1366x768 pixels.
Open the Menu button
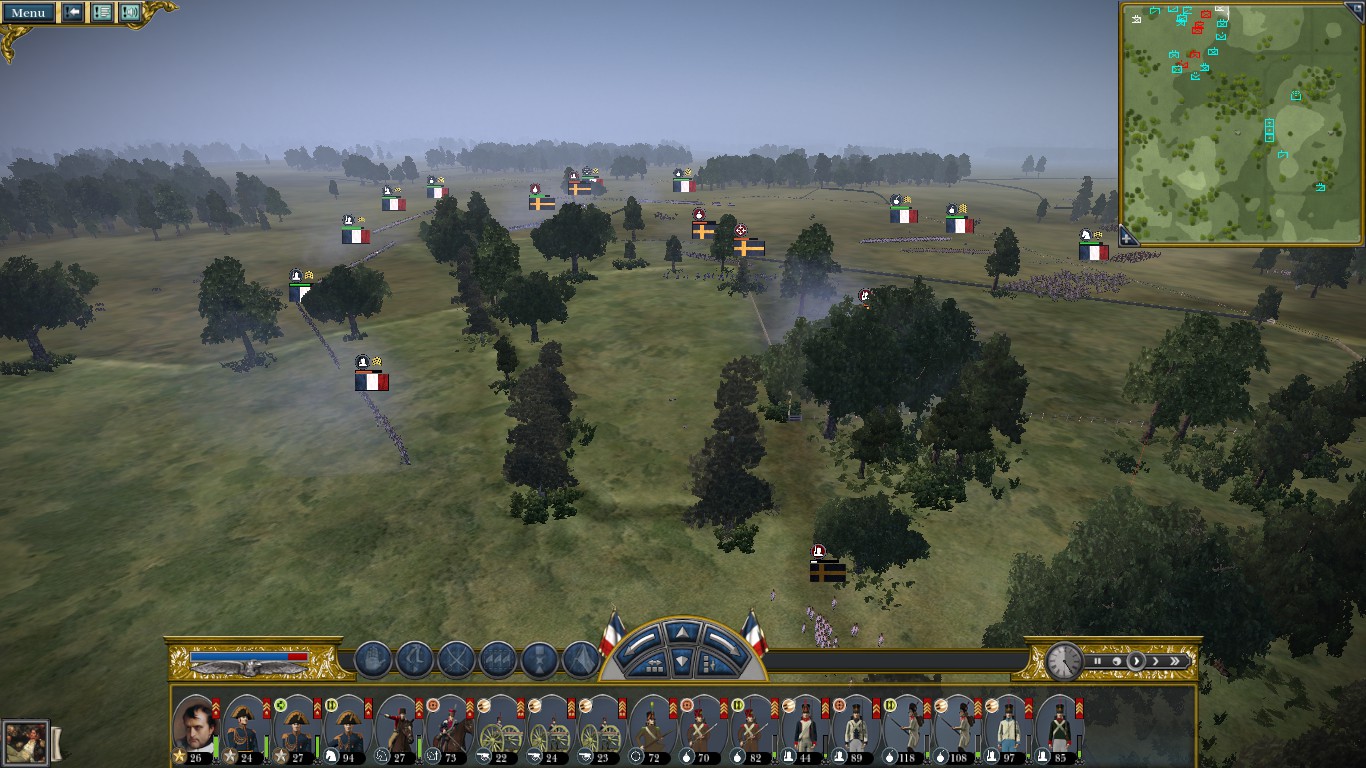[x=28, y=13]
